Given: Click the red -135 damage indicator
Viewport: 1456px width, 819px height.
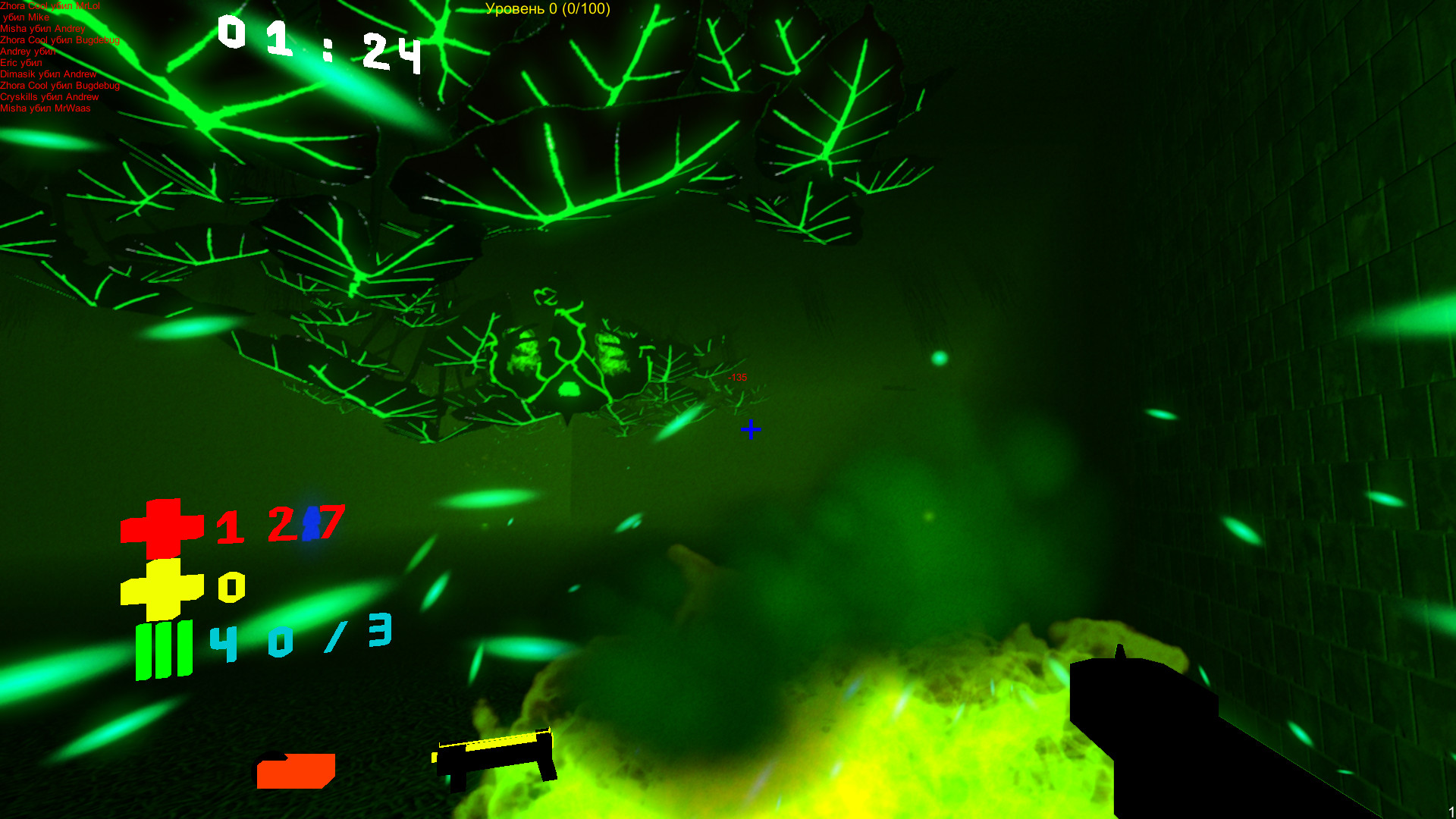Looking at the screenshot, I should 736,377.
